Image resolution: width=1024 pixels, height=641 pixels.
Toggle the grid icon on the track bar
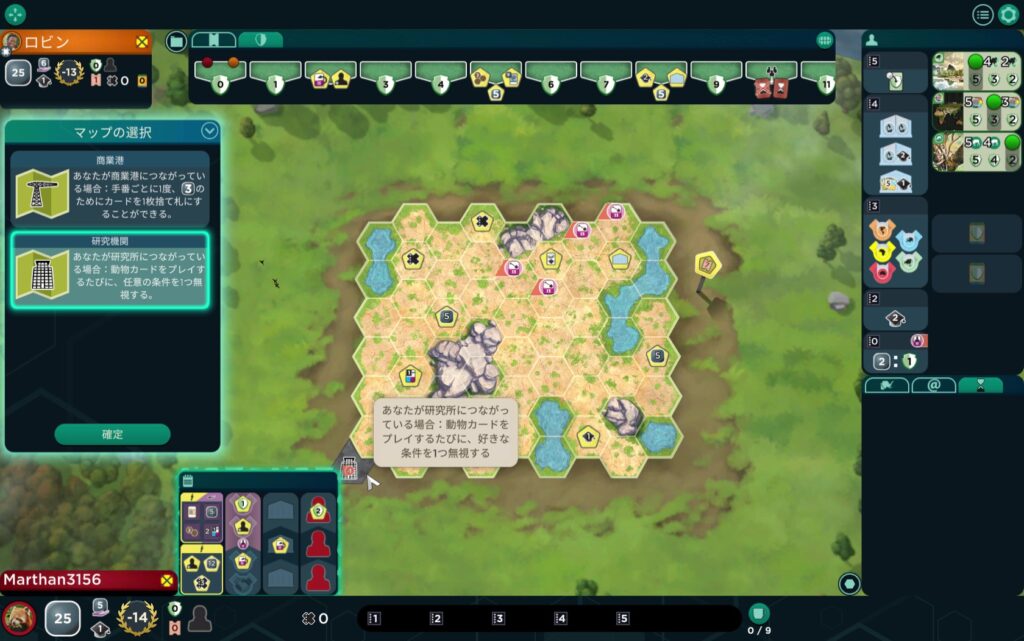point(825,40)
